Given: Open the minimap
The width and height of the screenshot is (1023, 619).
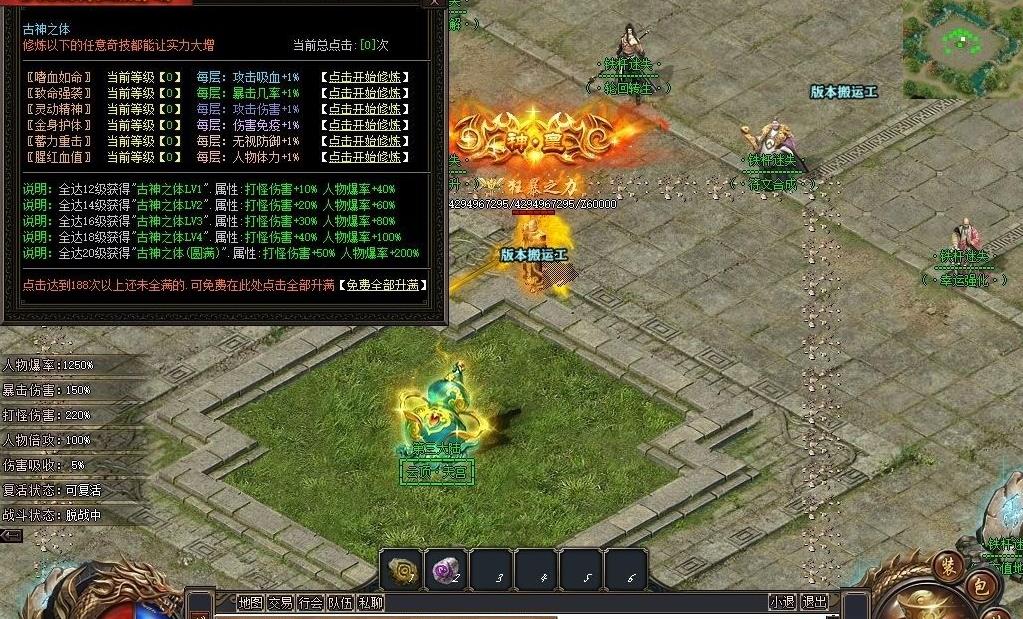Looking at the screenshot, I should [x=961, y=42].
